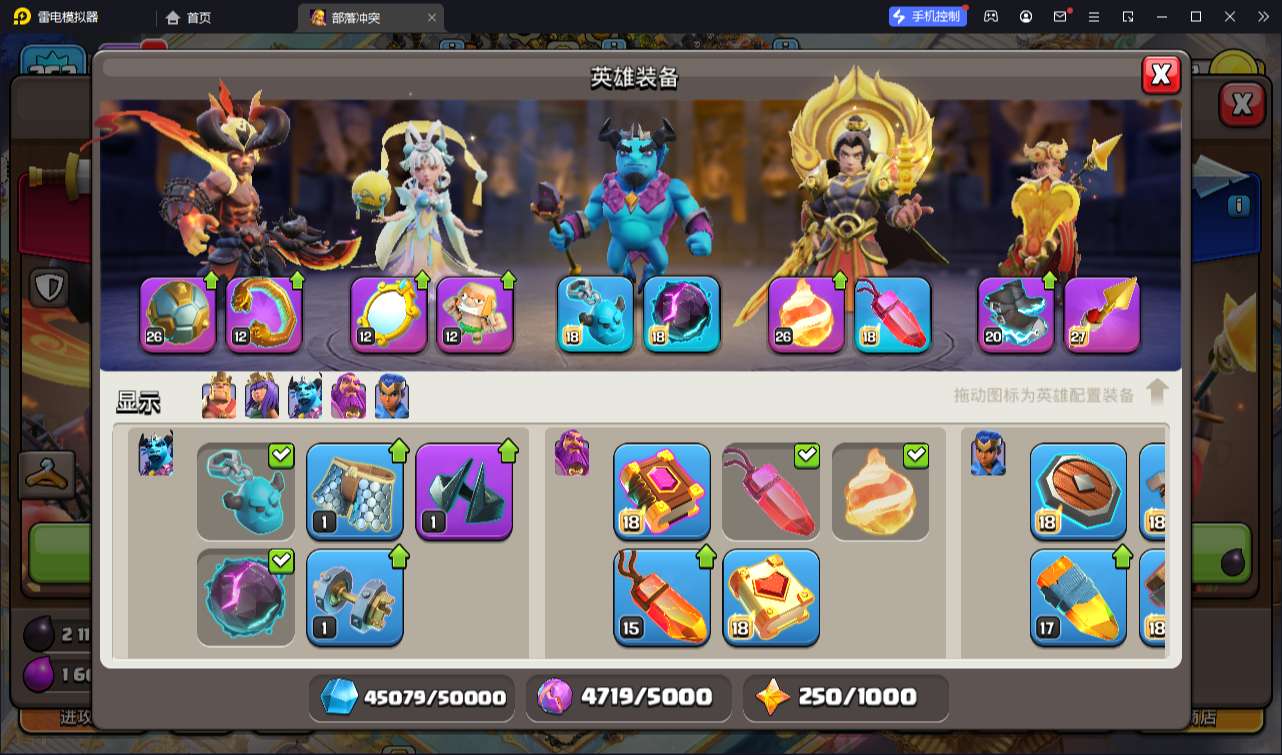The height and width of the screenshot is (755, 1282).
Task: Select the round wooden shield equipment
Action: pos(1078,491)
